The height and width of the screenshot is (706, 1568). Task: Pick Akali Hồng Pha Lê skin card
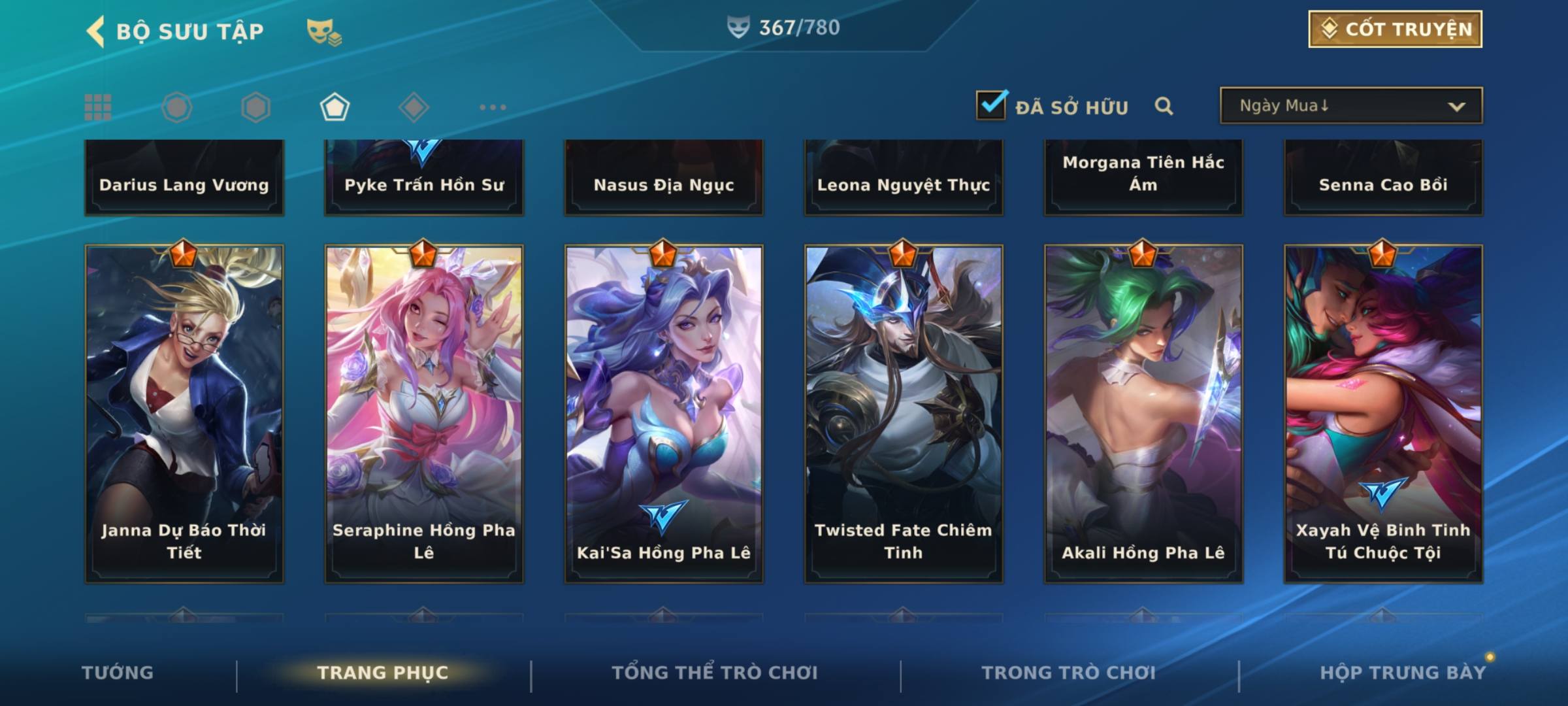(x=1143, y=413)
